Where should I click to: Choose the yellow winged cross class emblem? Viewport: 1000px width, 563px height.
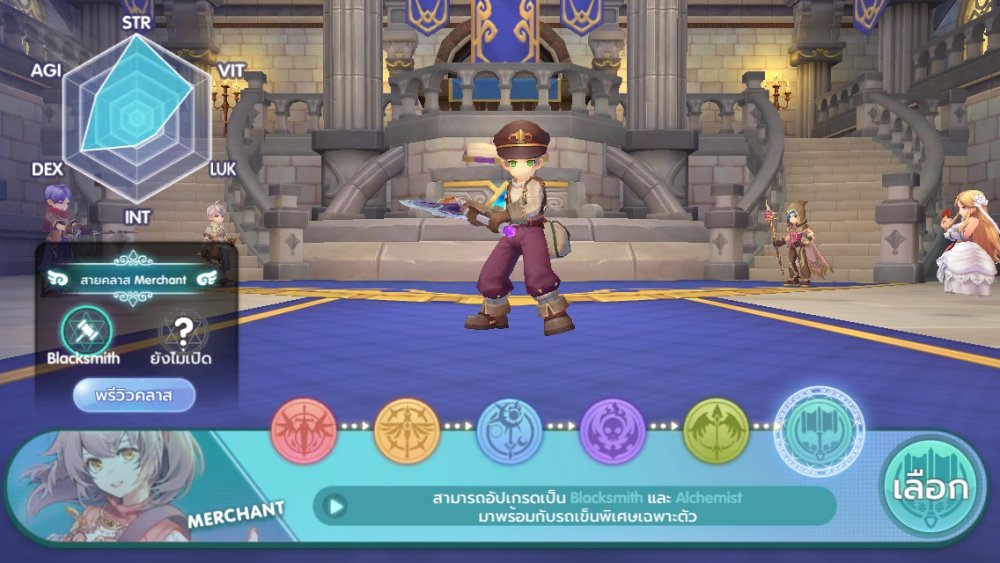tap(407, 431)
